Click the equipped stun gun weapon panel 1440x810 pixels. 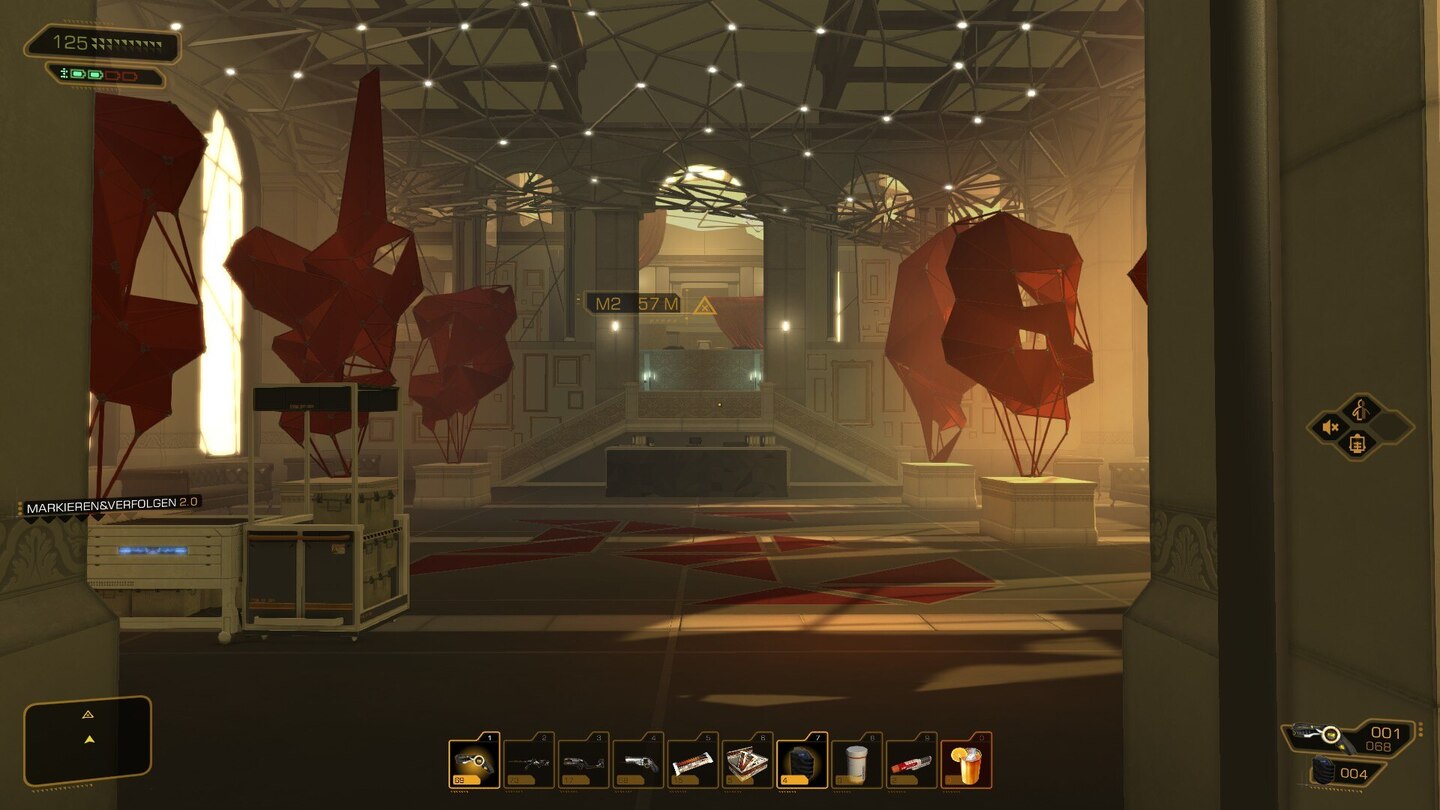(1350, 737)
